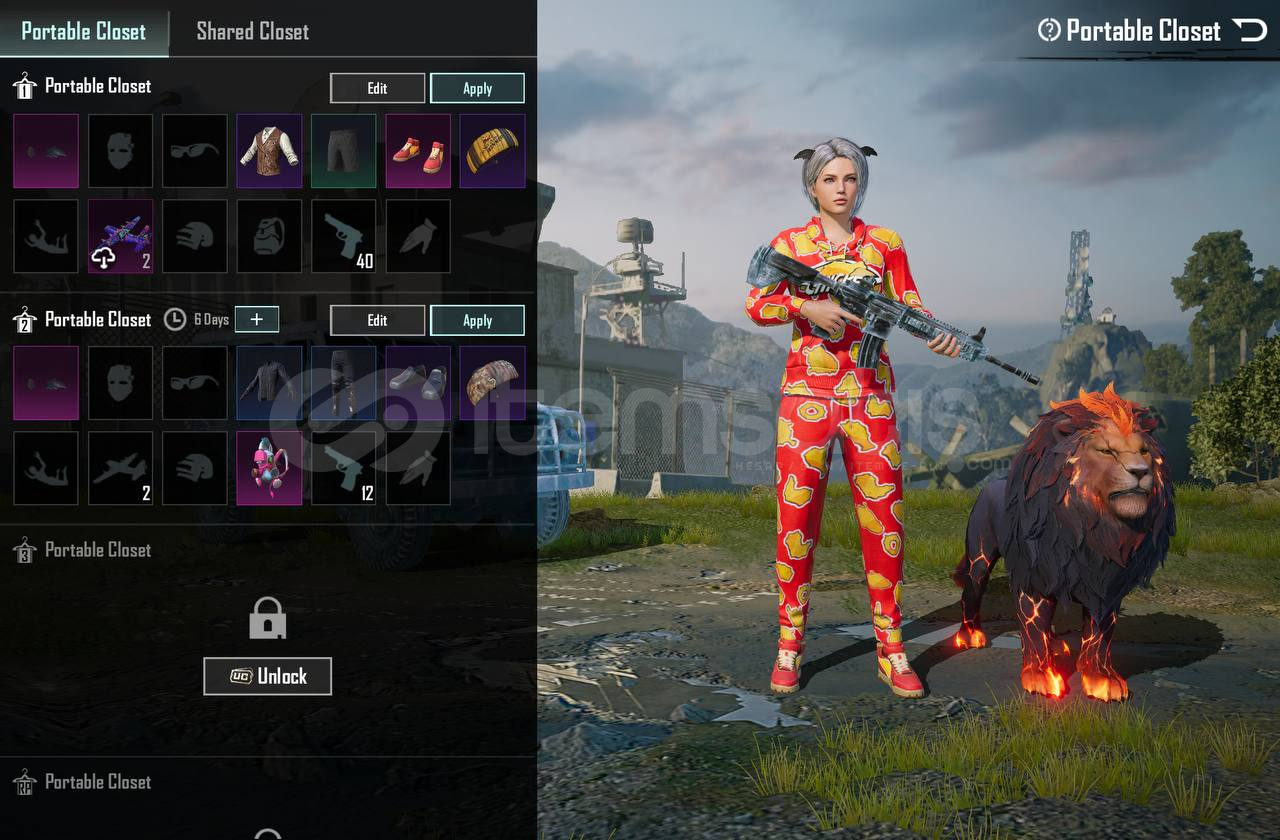The image size is (1280, 840).
Task: Open the pistol slot showing 12
Action: point(343,468)
